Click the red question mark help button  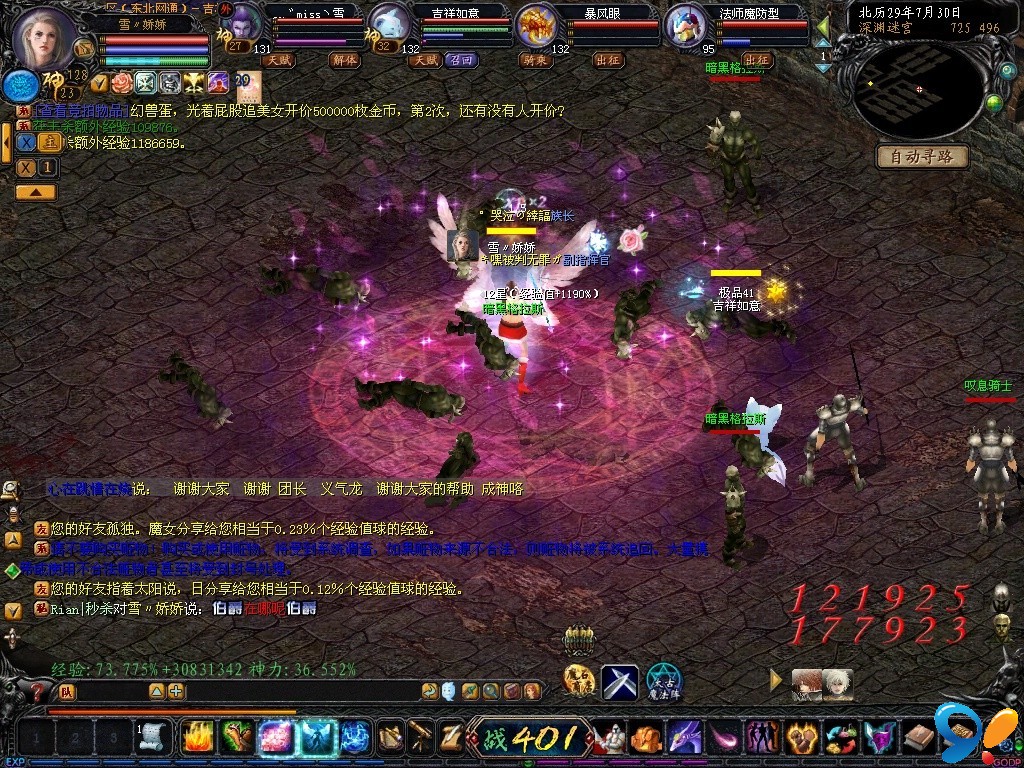[x=39, y=691]
